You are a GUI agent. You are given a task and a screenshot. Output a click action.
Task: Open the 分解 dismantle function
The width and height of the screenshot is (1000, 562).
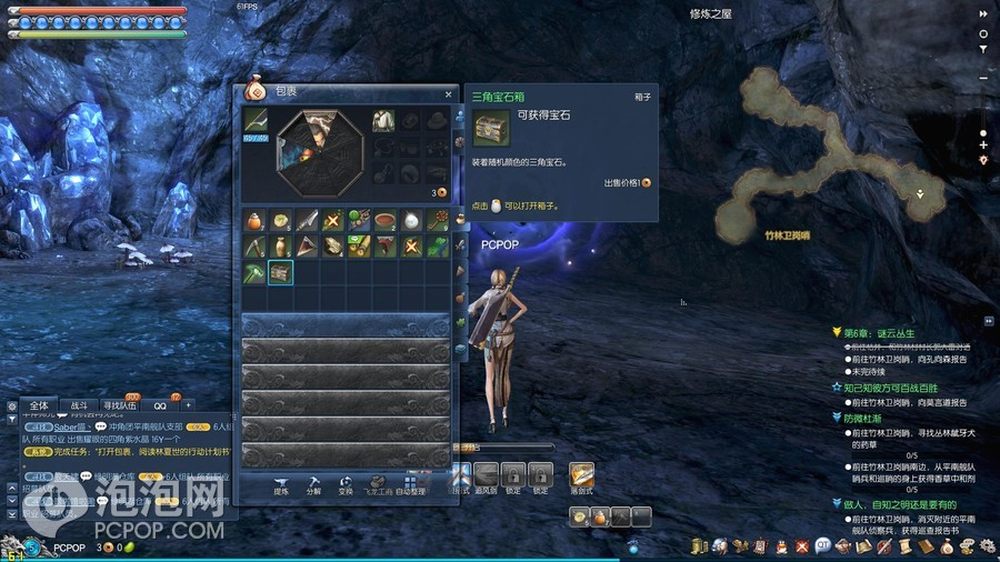click(314, 486)
